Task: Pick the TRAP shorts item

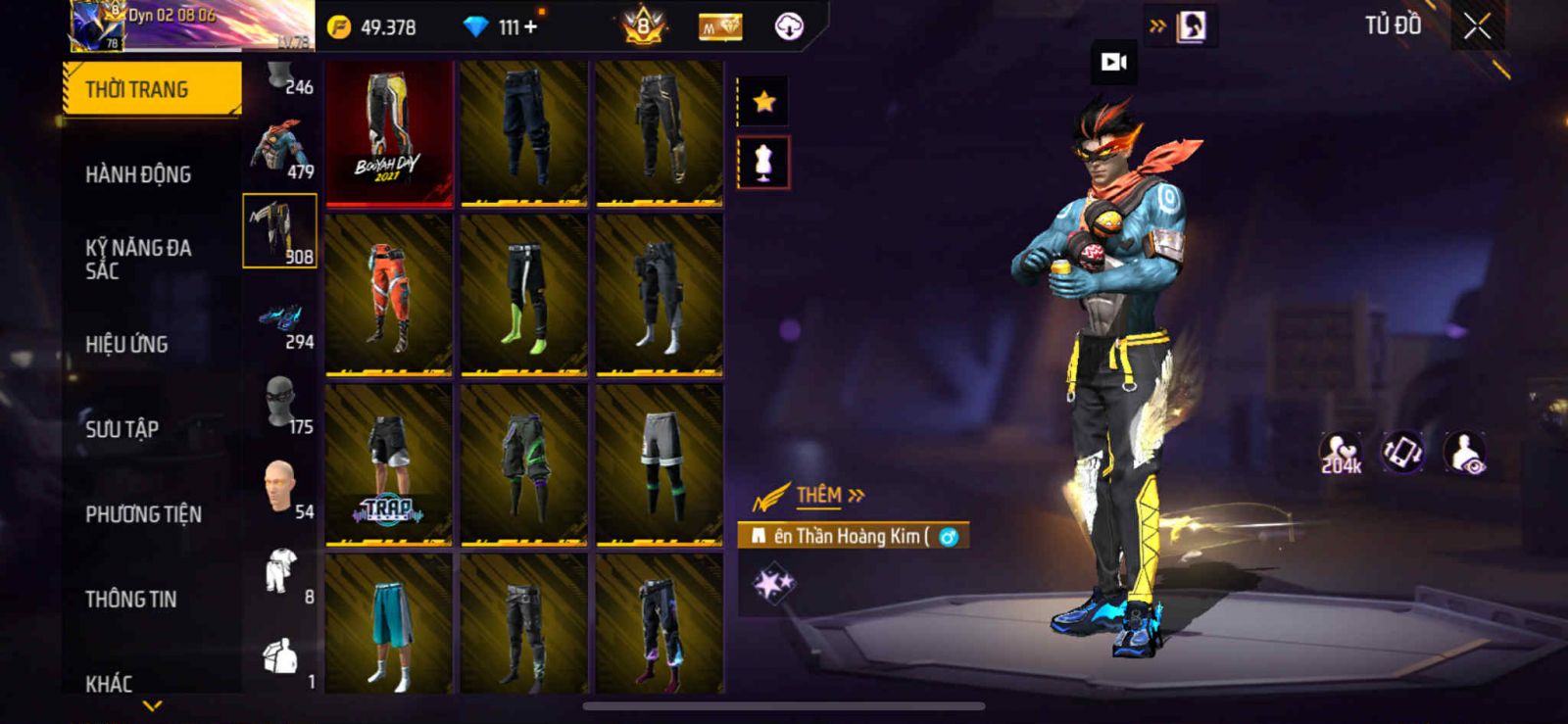Action: coord(389,464)
